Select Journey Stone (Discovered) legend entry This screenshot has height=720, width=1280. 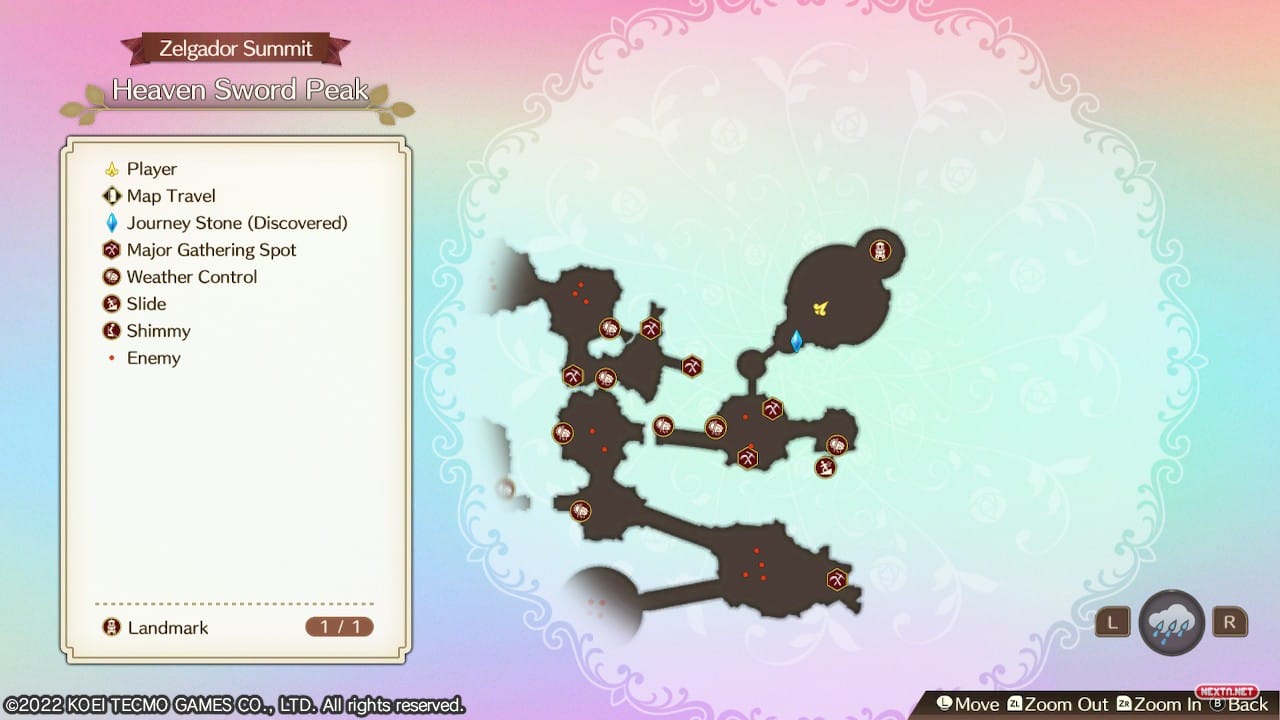tap(236, 223)
